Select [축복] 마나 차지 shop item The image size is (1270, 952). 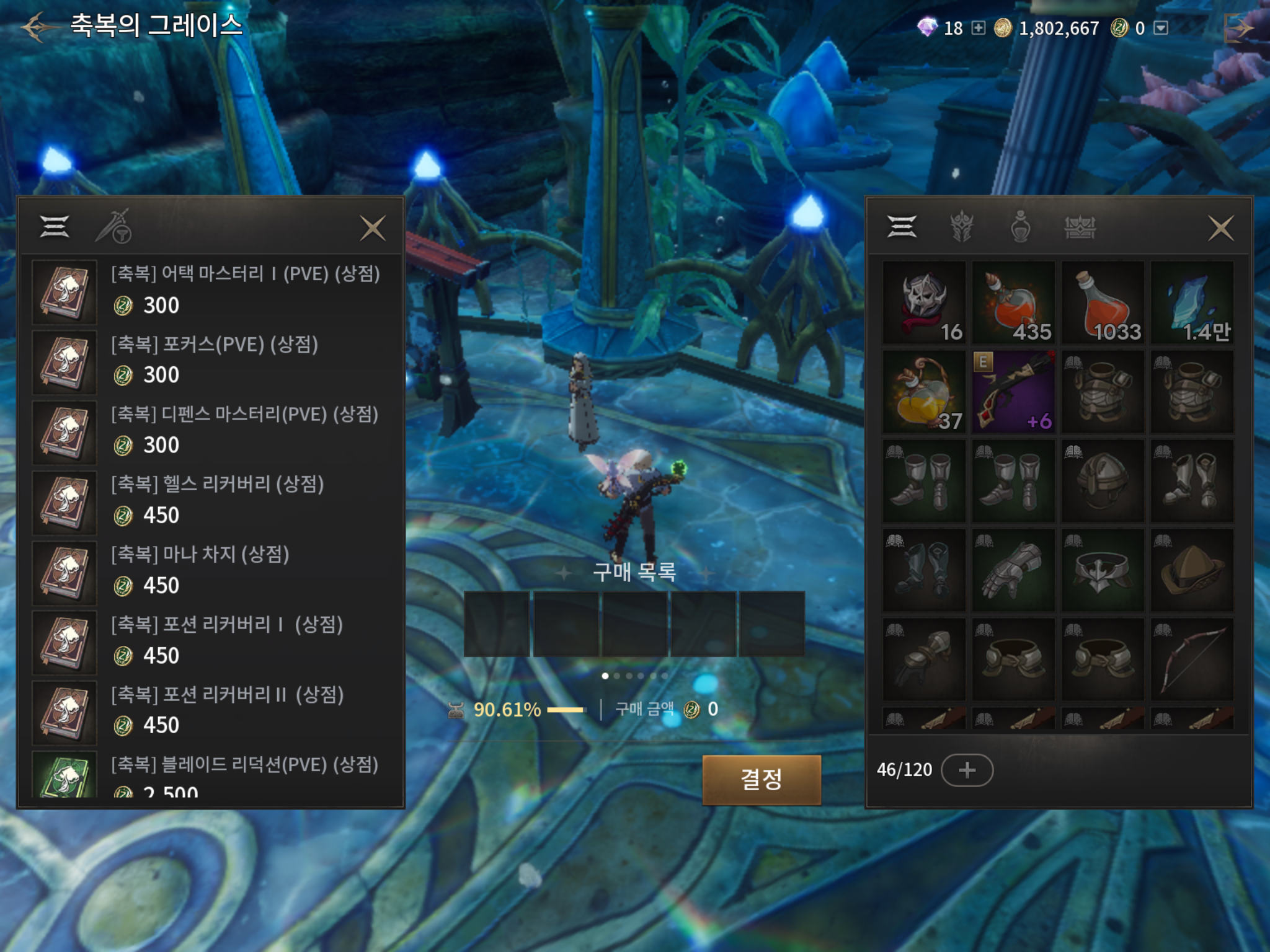coord(211,571)
